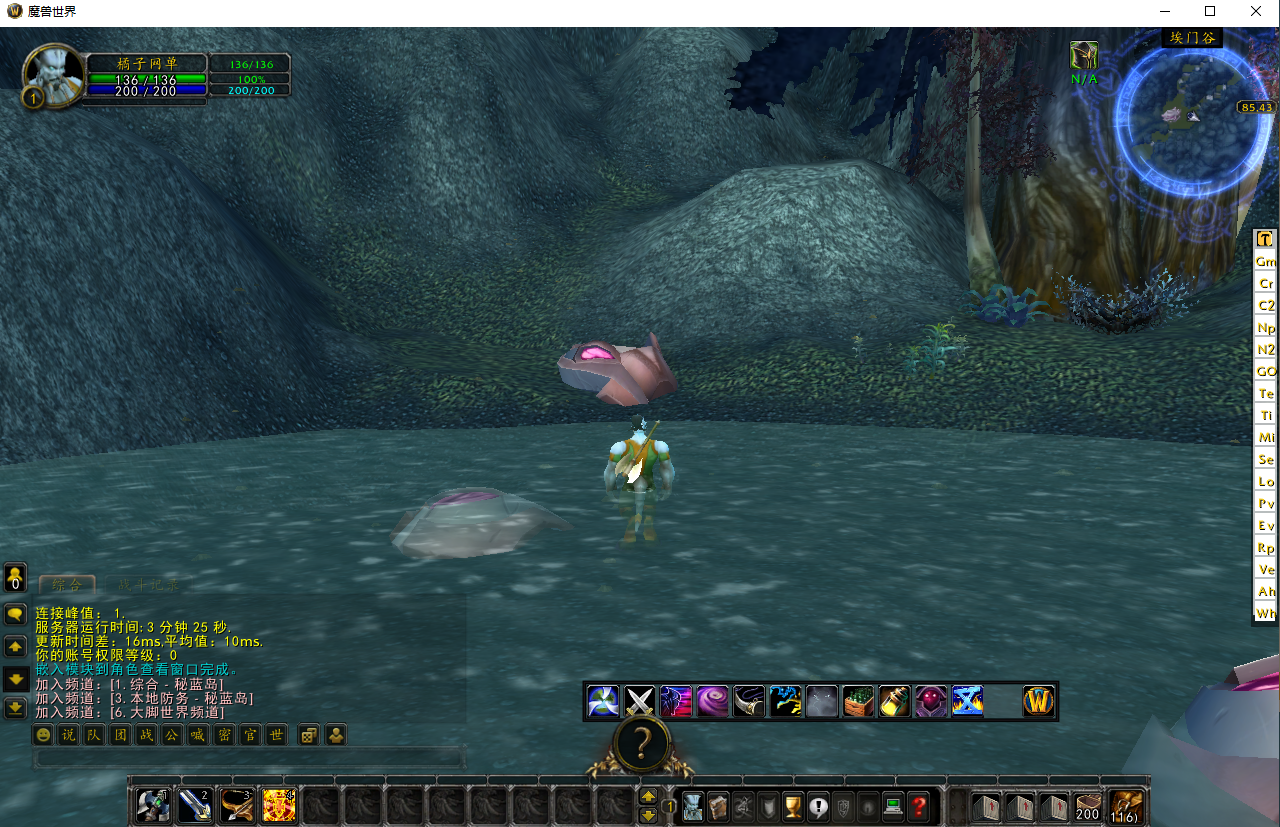The height and width of the screenshot is (827, 1280).
Task: Select the 综合 chat tab
Action: tap(67, 585)
